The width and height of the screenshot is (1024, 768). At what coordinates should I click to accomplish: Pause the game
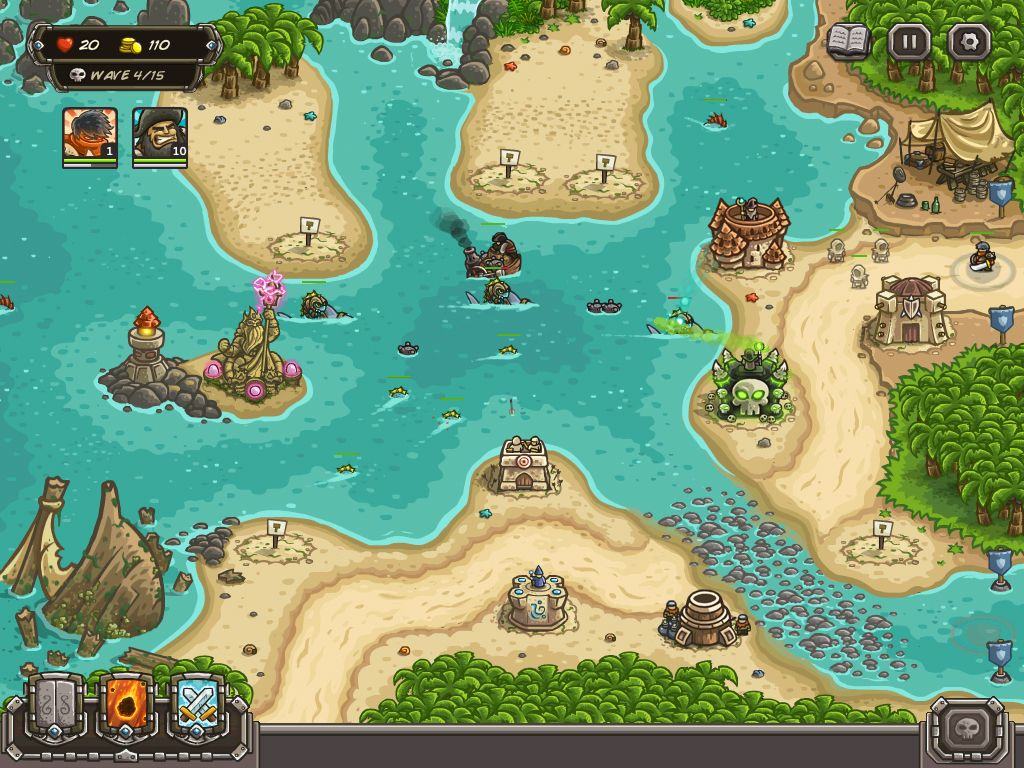[909, 42]
